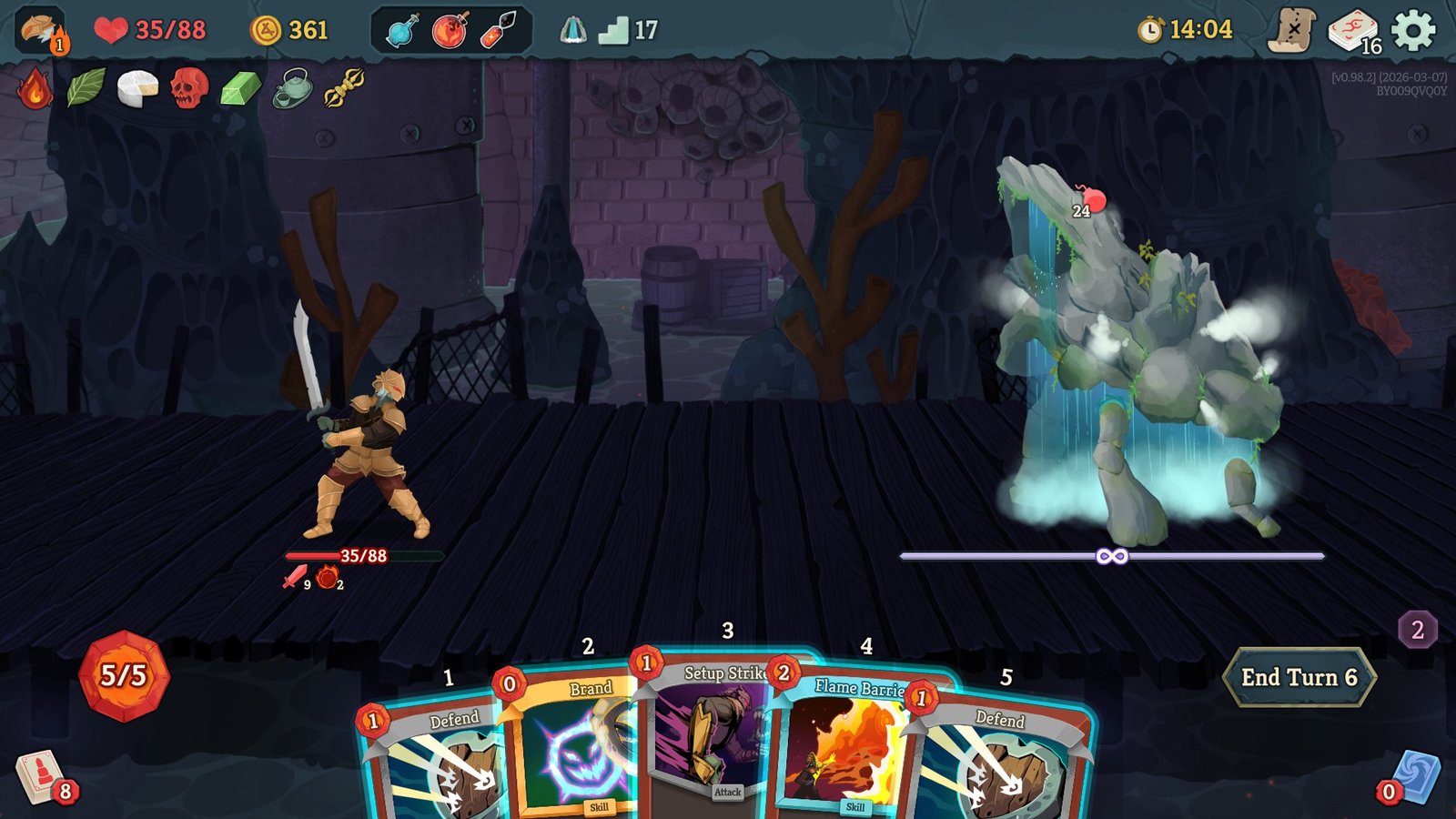Open the treasure map
The image size is (1456, 819).
click(x=1292, y=30)
